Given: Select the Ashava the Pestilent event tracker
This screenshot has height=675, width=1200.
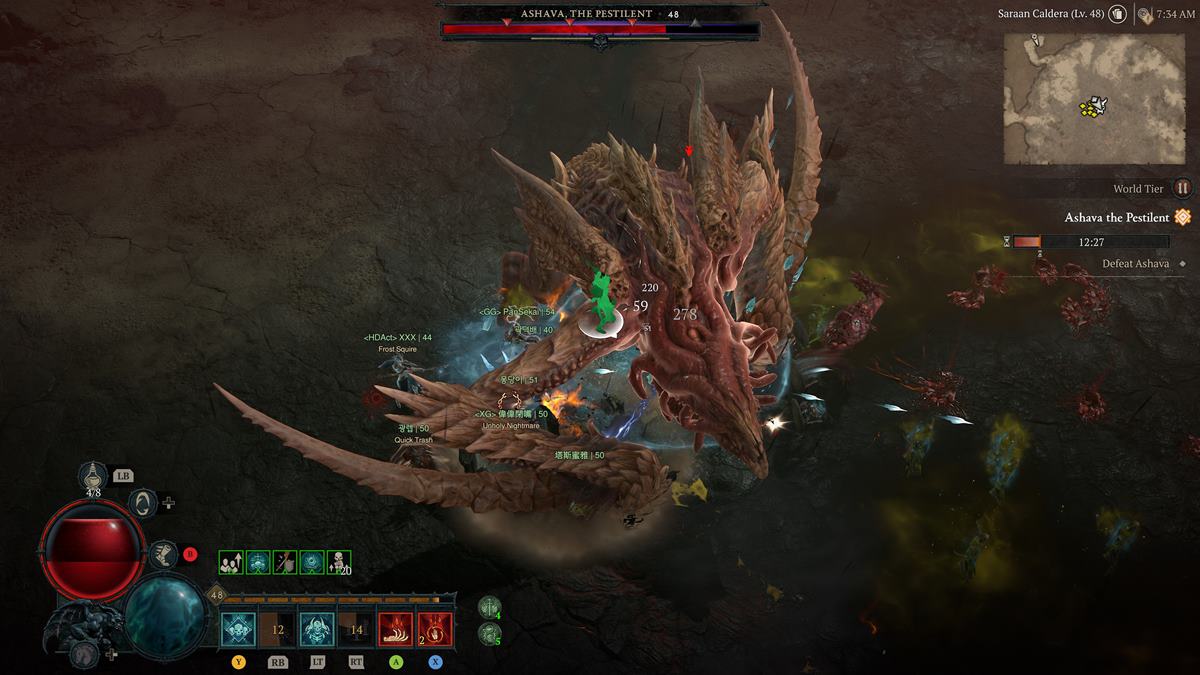Looking at the screenshot, I should pyautogui.click(x=1116, y=218).
